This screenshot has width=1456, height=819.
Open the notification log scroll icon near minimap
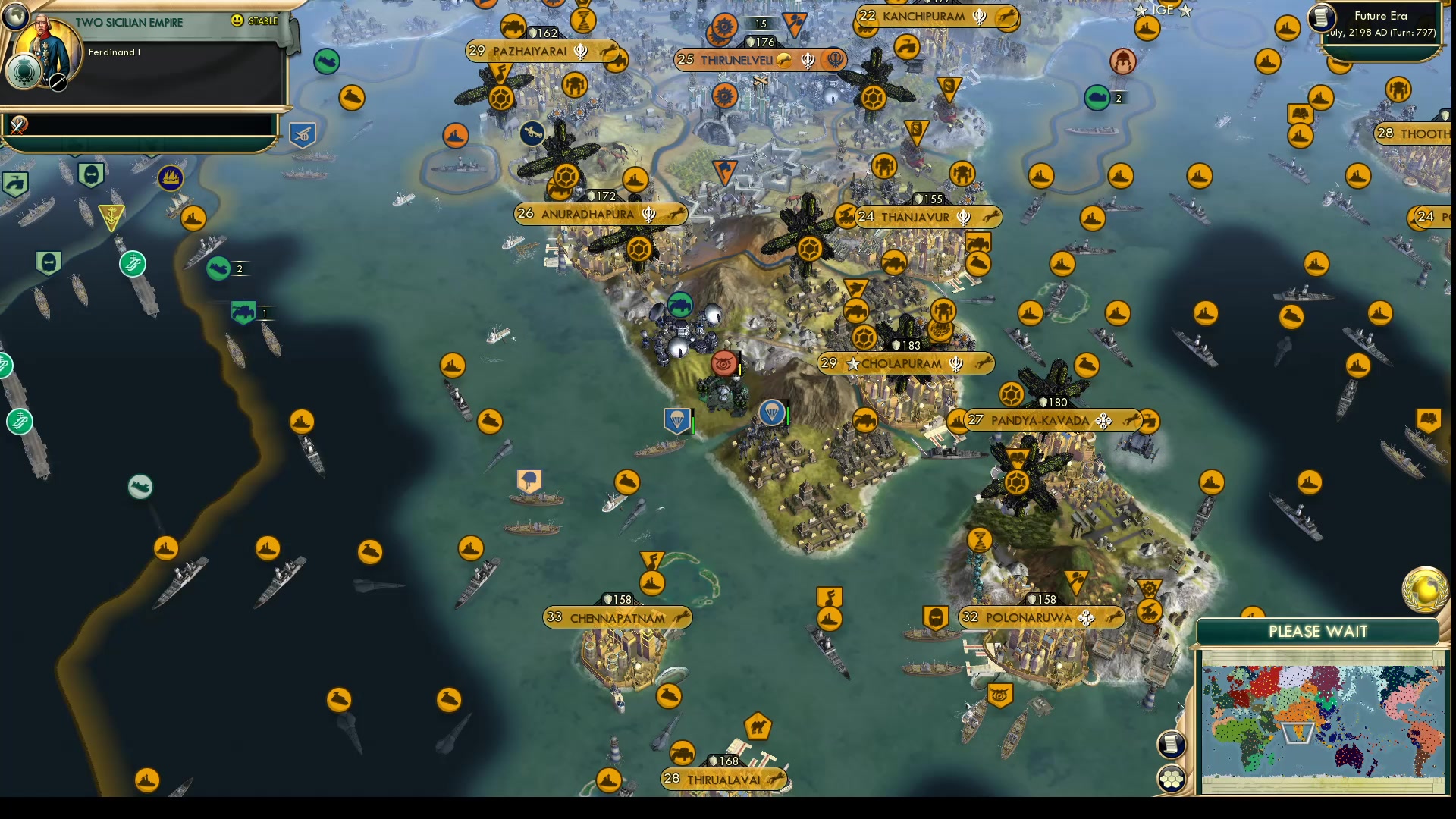click(x=1171, y=744)
